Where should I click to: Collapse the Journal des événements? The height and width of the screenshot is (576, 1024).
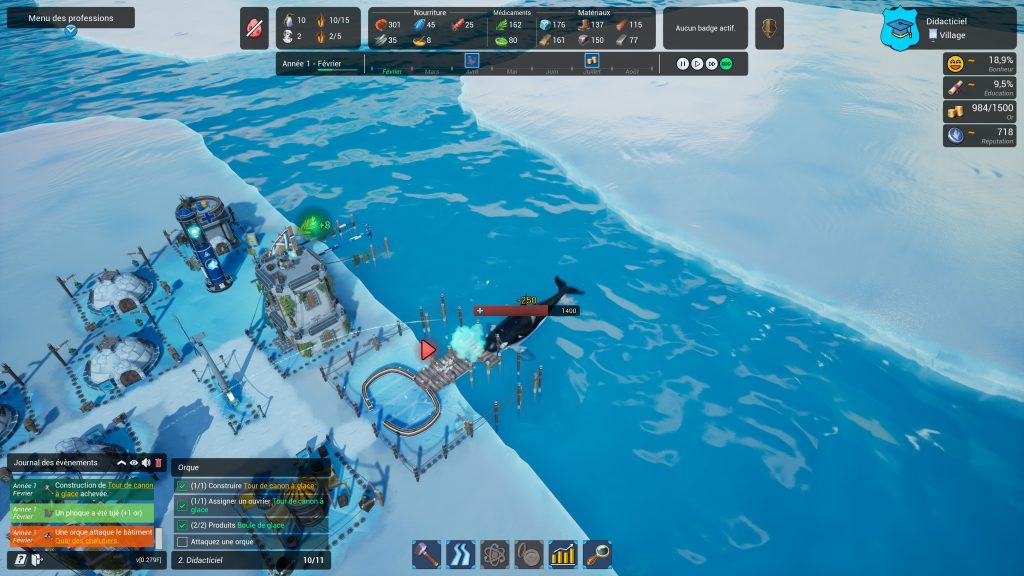point(122,463)
